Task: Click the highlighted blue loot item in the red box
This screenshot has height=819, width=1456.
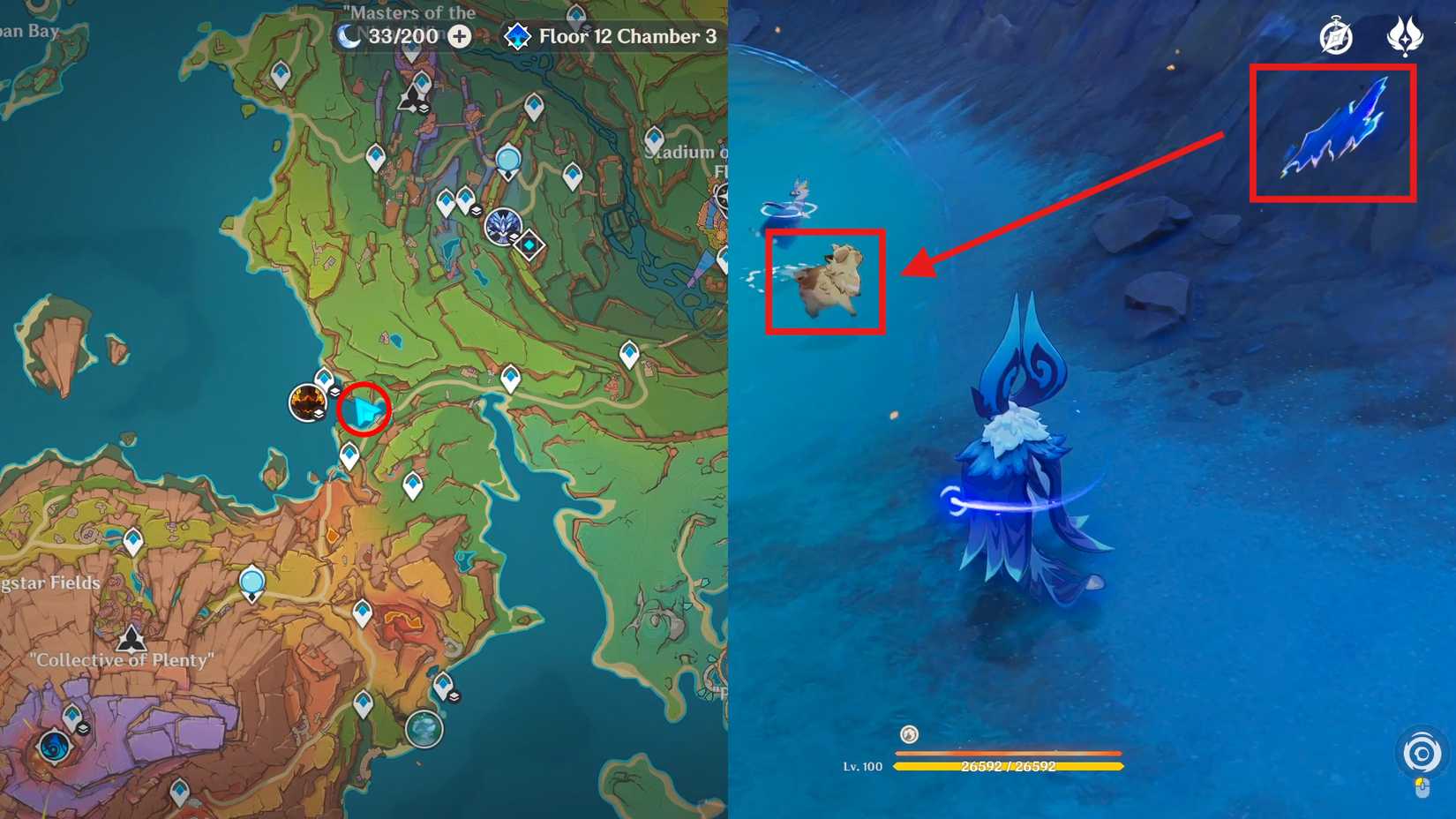Action: 1334,131
